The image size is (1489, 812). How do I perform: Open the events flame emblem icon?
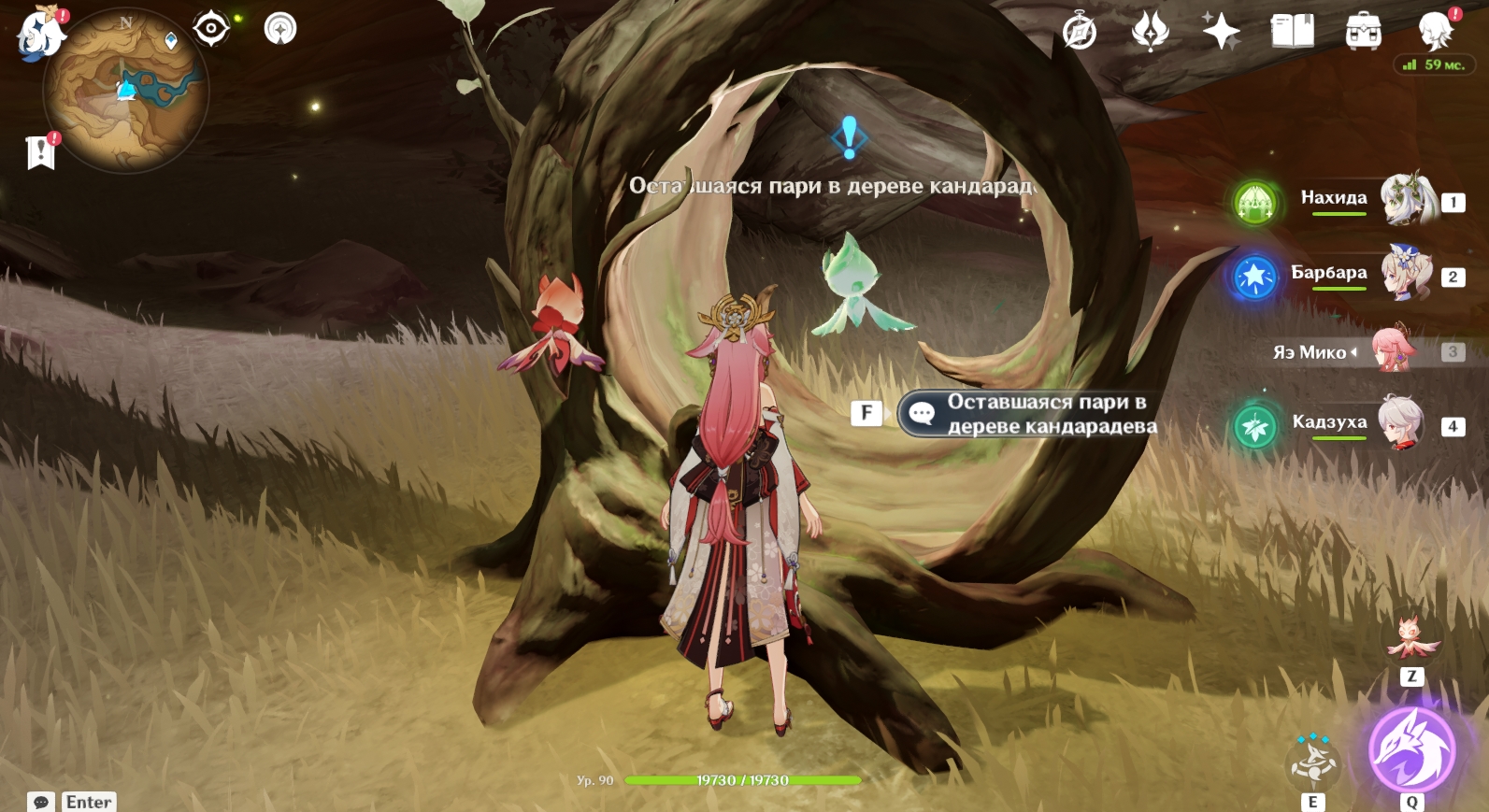(x=1151, y=32)
